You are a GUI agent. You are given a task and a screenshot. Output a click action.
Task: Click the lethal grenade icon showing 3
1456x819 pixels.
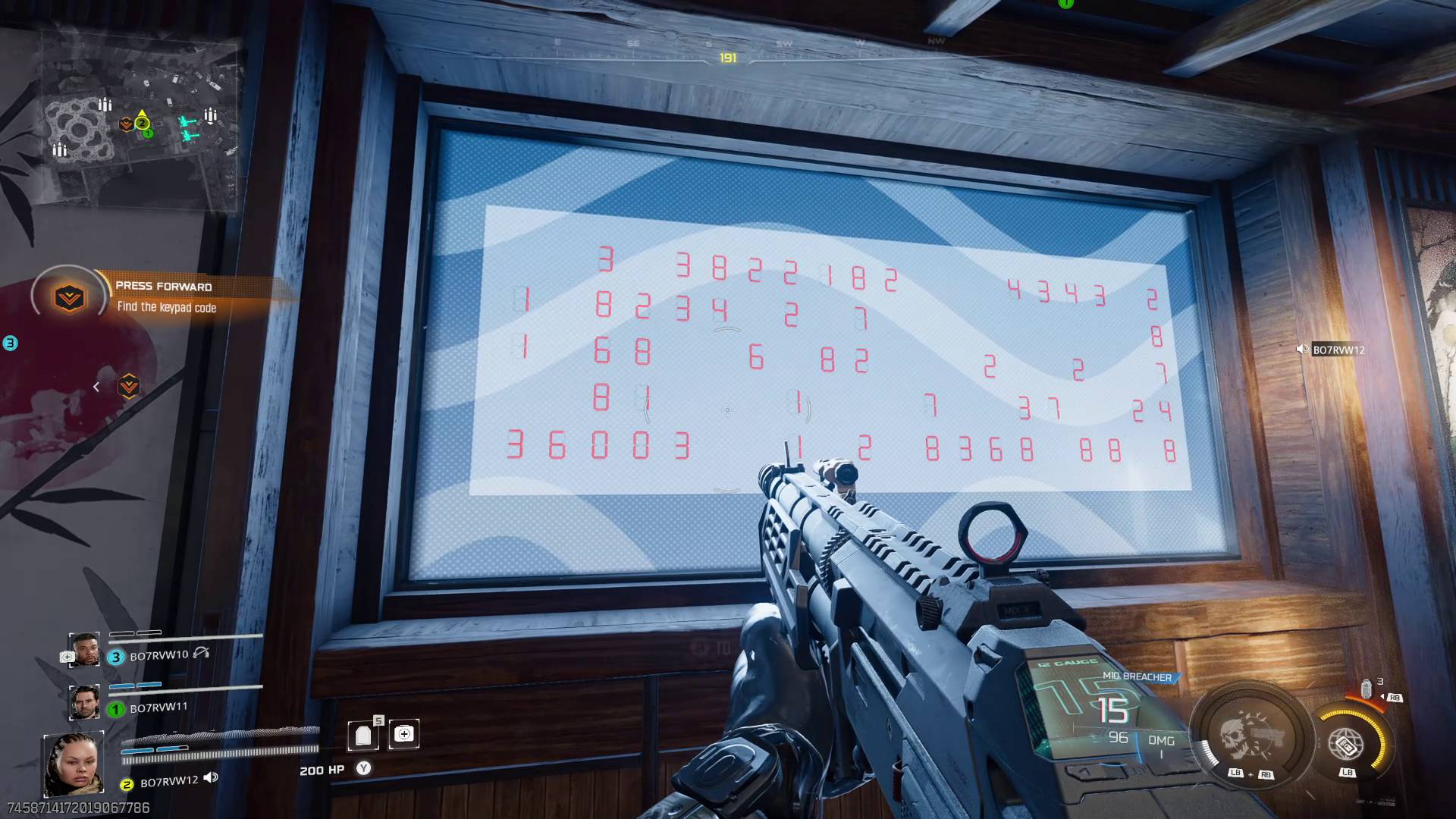click(x=1367, y=690)
